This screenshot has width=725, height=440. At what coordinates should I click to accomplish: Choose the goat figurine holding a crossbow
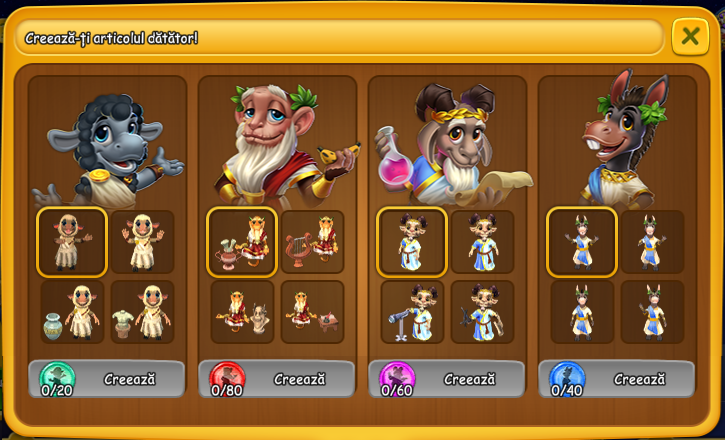pyautogui.click(x=482, y=312)
